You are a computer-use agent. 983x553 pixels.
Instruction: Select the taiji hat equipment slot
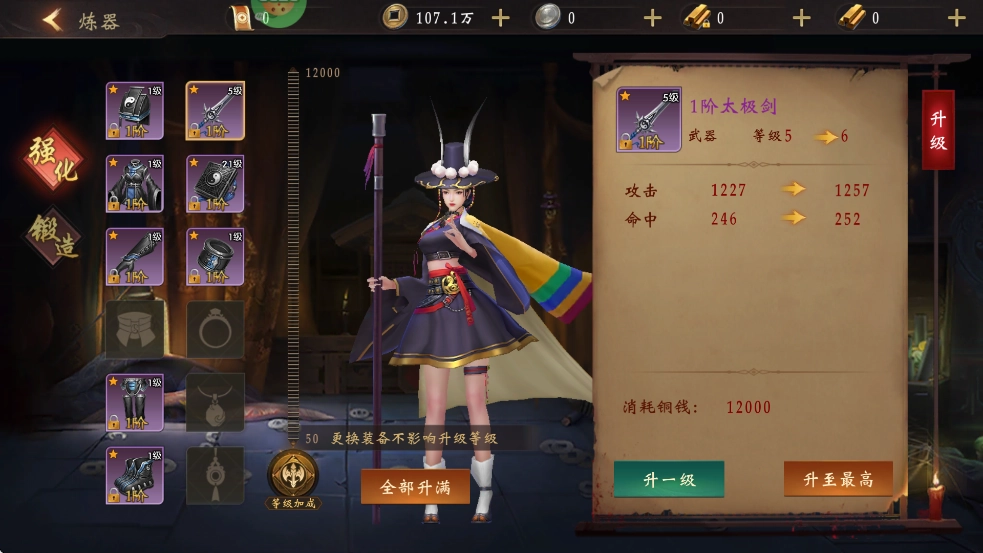coord(135,111)
